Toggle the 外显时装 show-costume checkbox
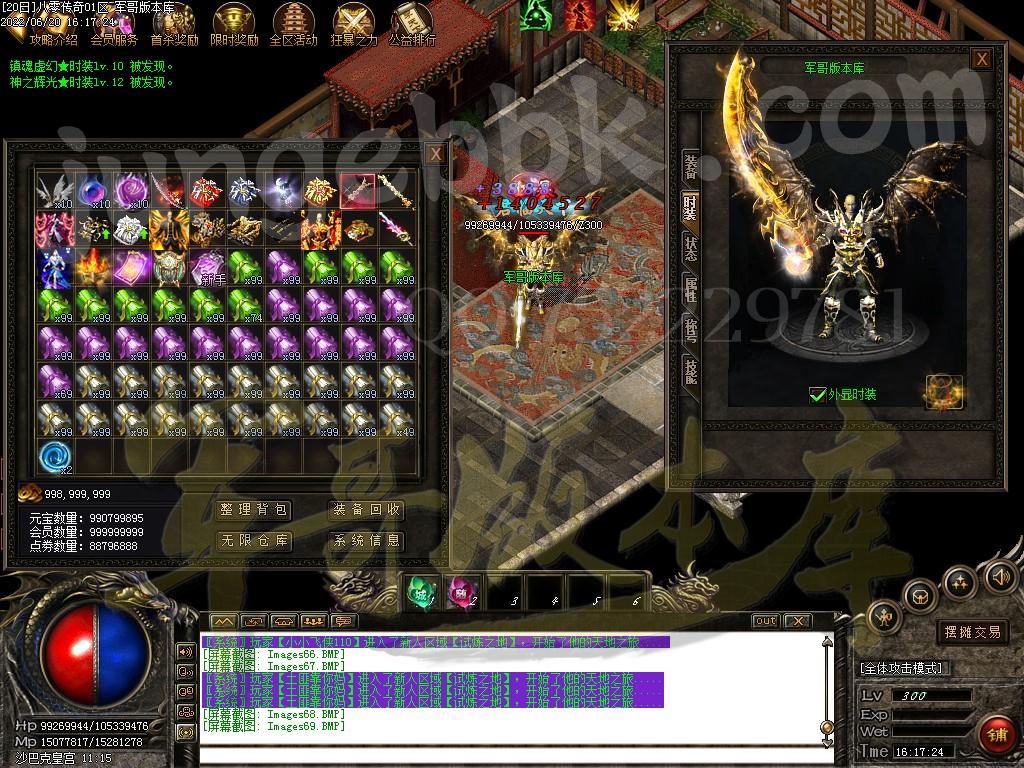 [818, 395]
